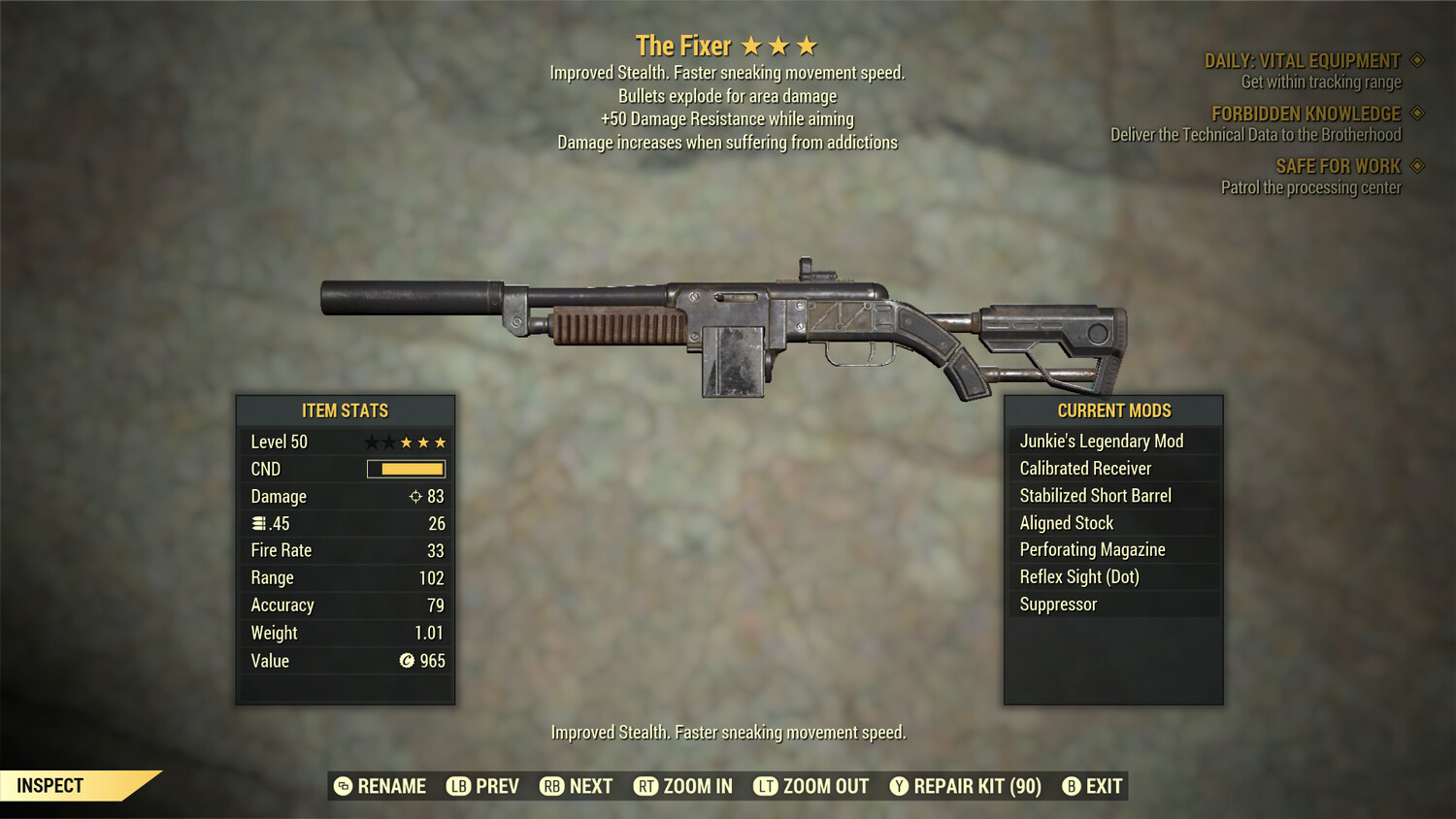Click the Y button icon for Repair Kit
This screenshot has height=819, width=1456.
899,786
